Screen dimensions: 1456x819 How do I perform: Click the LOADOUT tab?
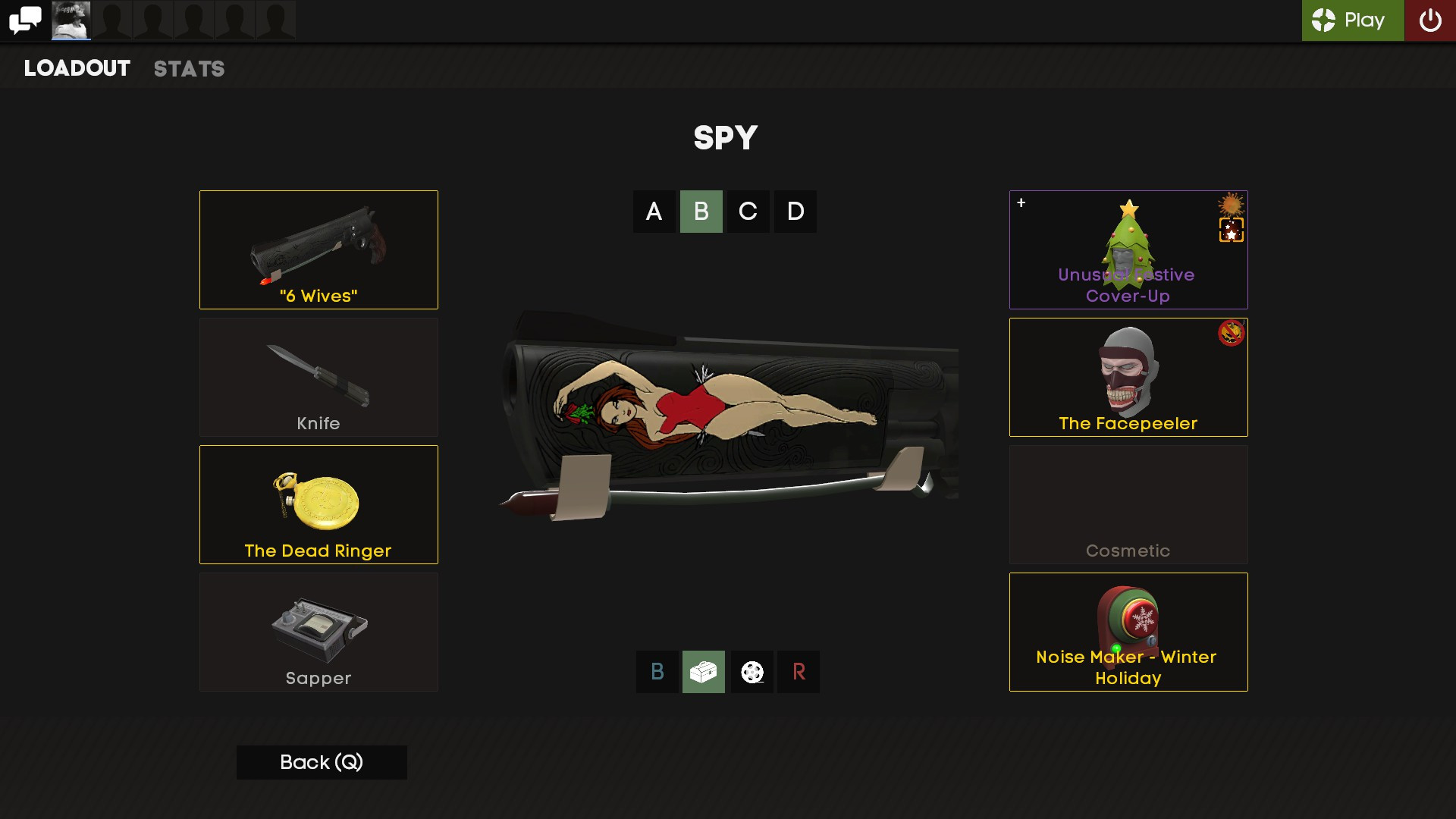[x=76, y=69]
